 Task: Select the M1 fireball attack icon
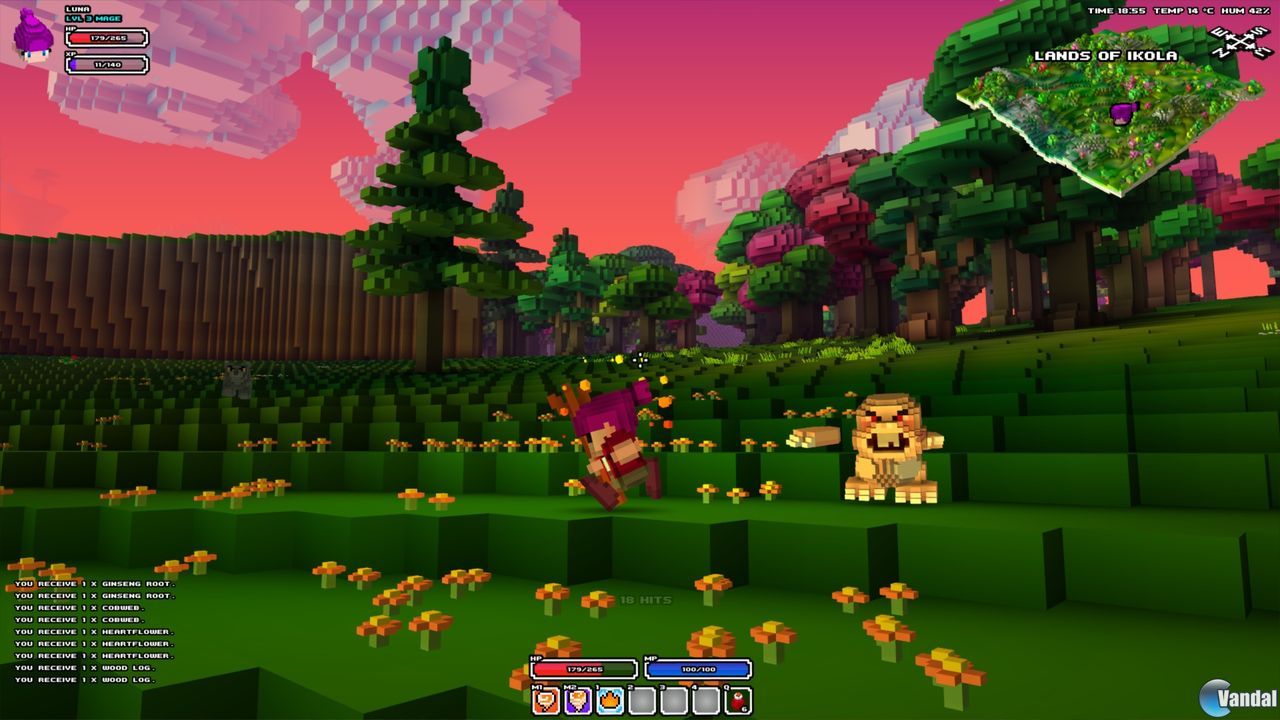click(545, 700)
